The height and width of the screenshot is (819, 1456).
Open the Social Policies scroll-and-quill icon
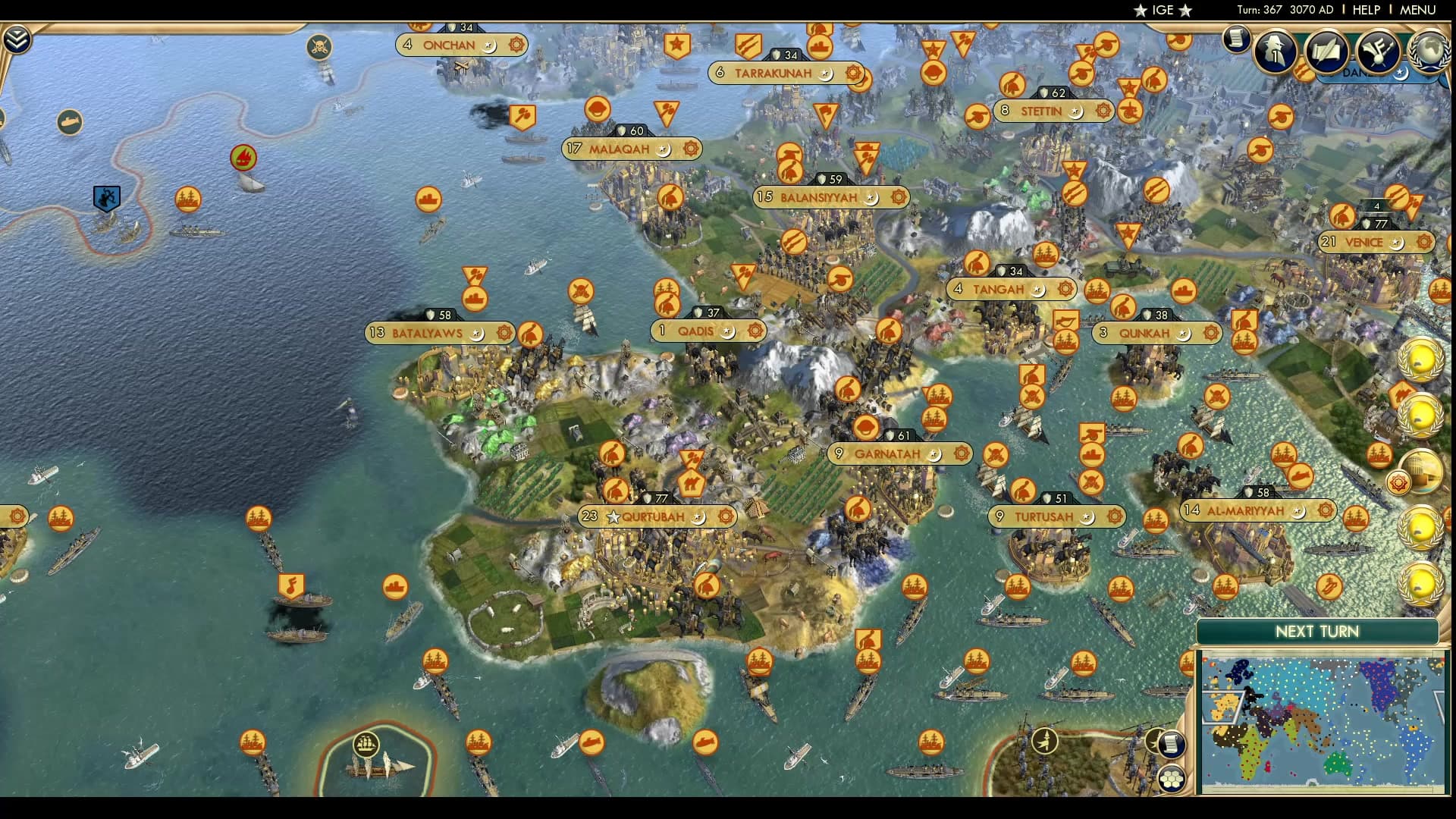pos(1326,49)
